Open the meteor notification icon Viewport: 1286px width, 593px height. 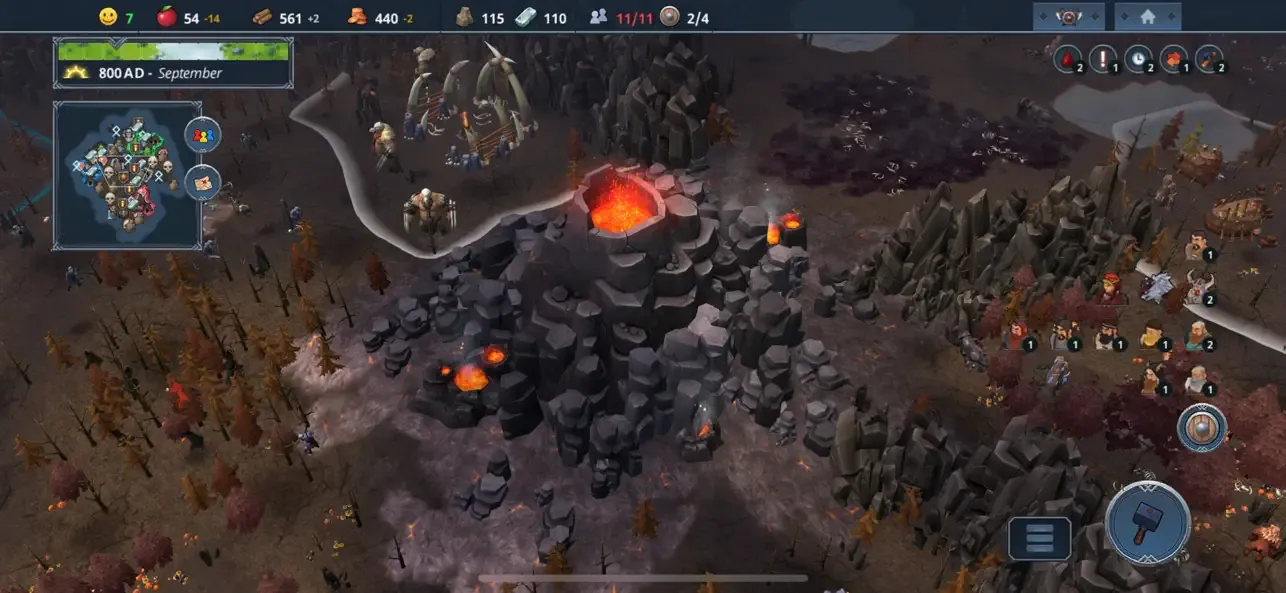pyautogui.click(x=1209, y=59)
